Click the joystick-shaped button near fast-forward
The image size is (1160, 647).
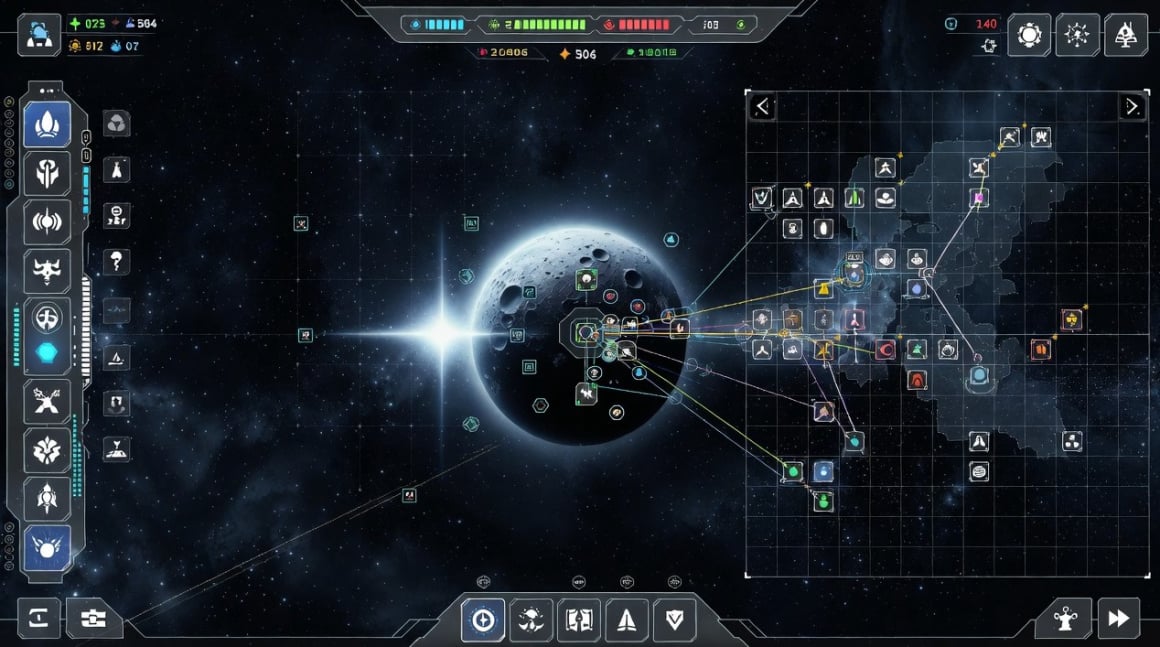pos(1062,619)
